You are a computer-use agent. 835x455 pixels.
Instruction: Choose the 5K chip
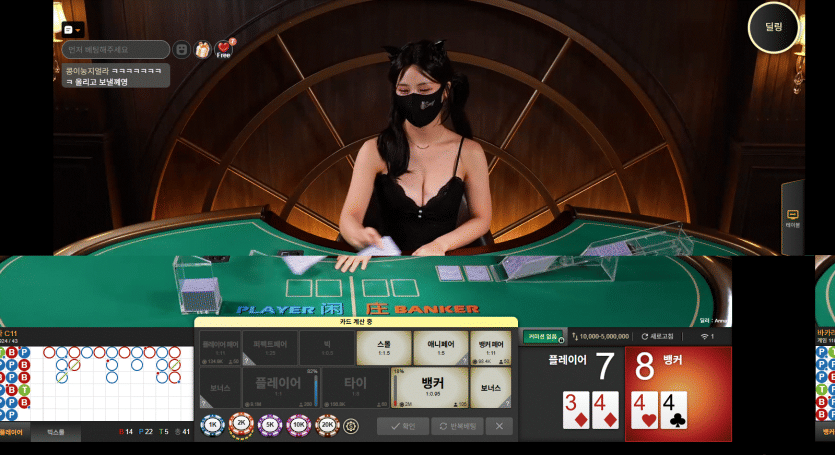[x=268, y=425]
